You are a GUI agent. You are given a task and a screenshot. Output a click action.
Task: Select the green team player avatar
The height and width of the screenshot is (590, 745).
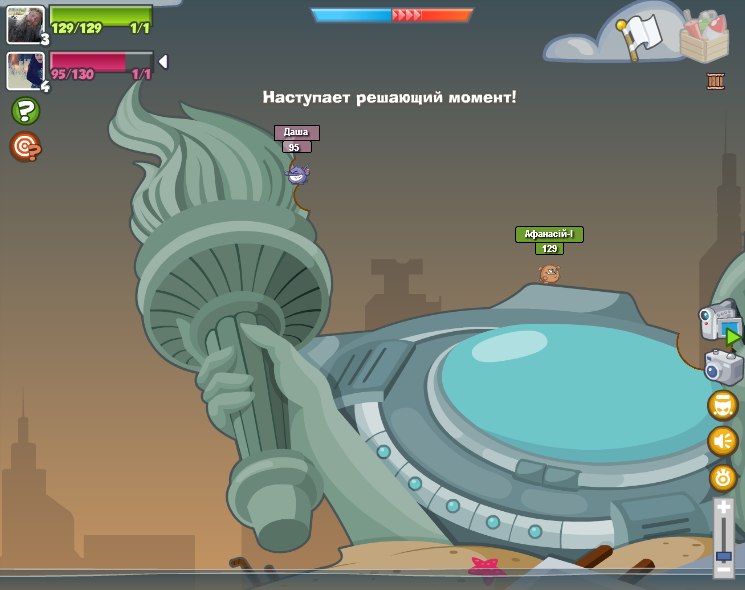(24, 24)
